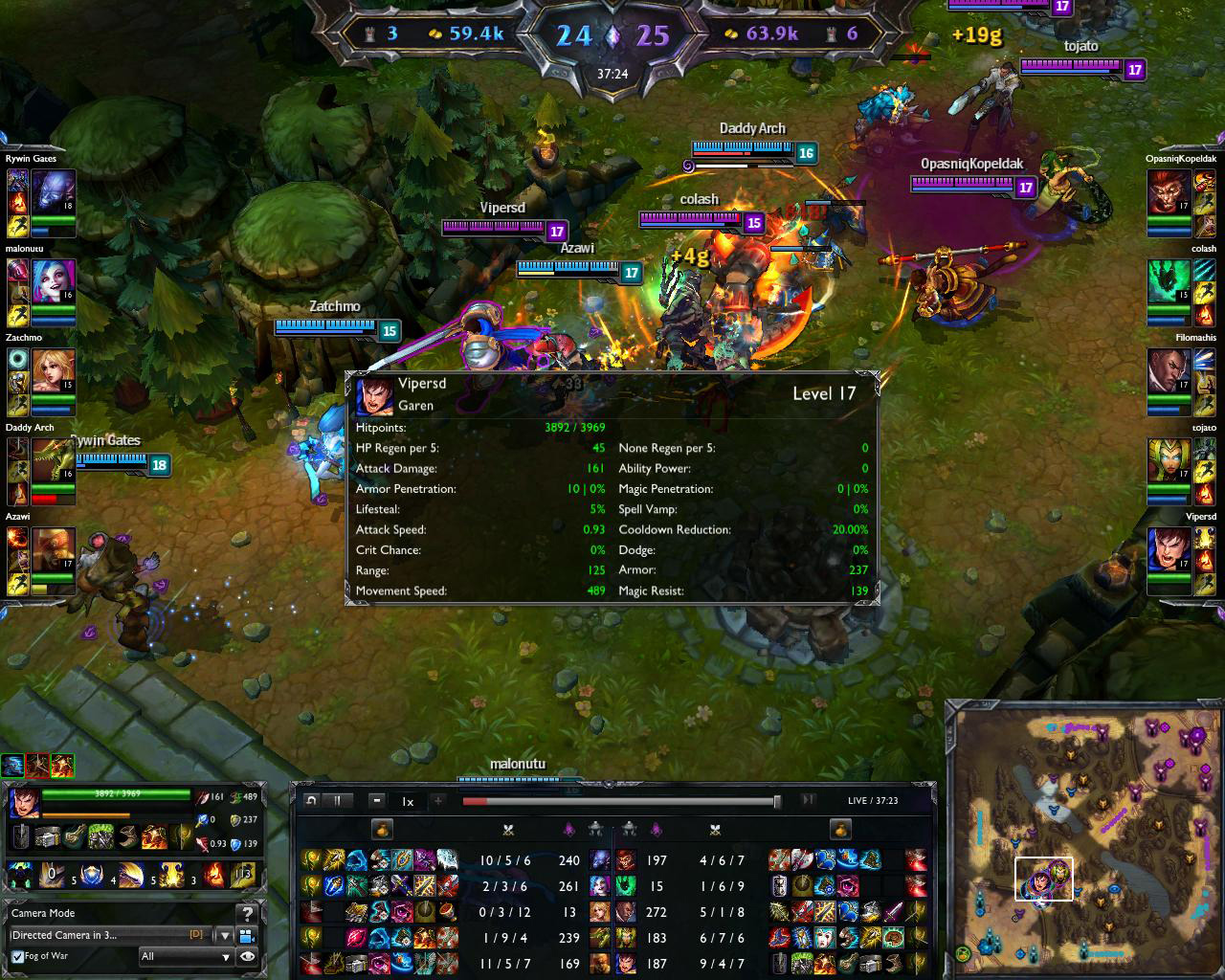Click Garen's Decisive Strike ability icon
Screen dimensions: 1225x980
52,873
